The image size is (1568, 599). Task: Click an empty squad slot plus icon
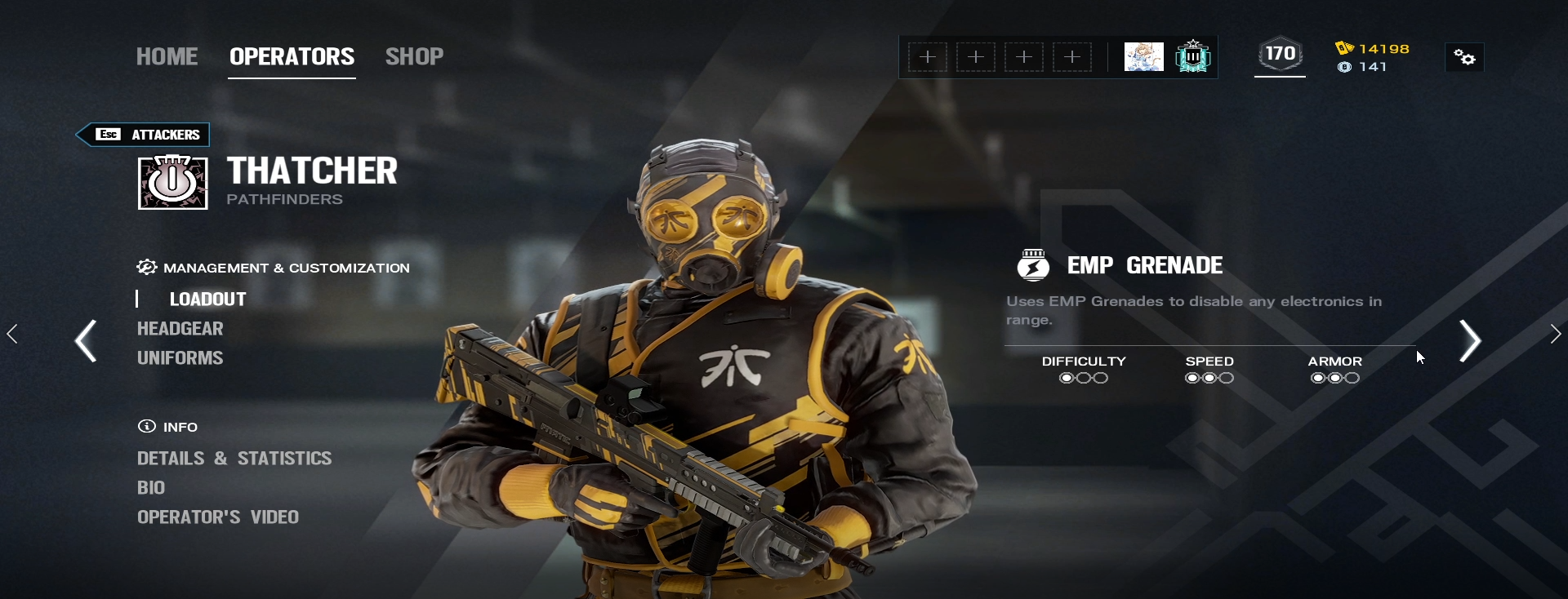click(x=928, y=56)
